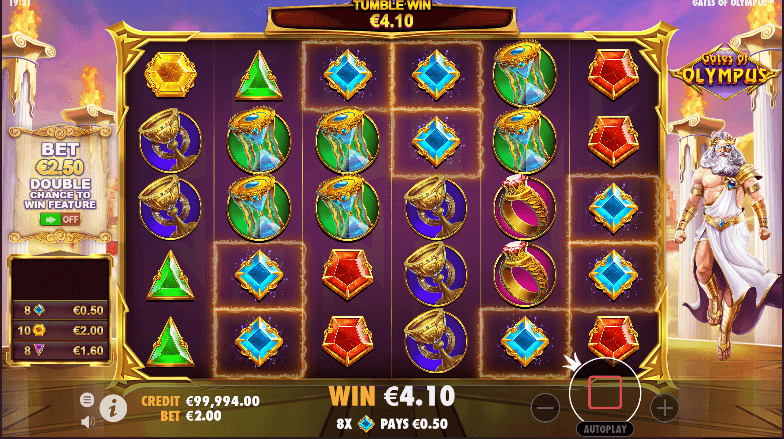784x439 pixels.
Task: Open the hamburger settings menu
Action: click(87, 399)
